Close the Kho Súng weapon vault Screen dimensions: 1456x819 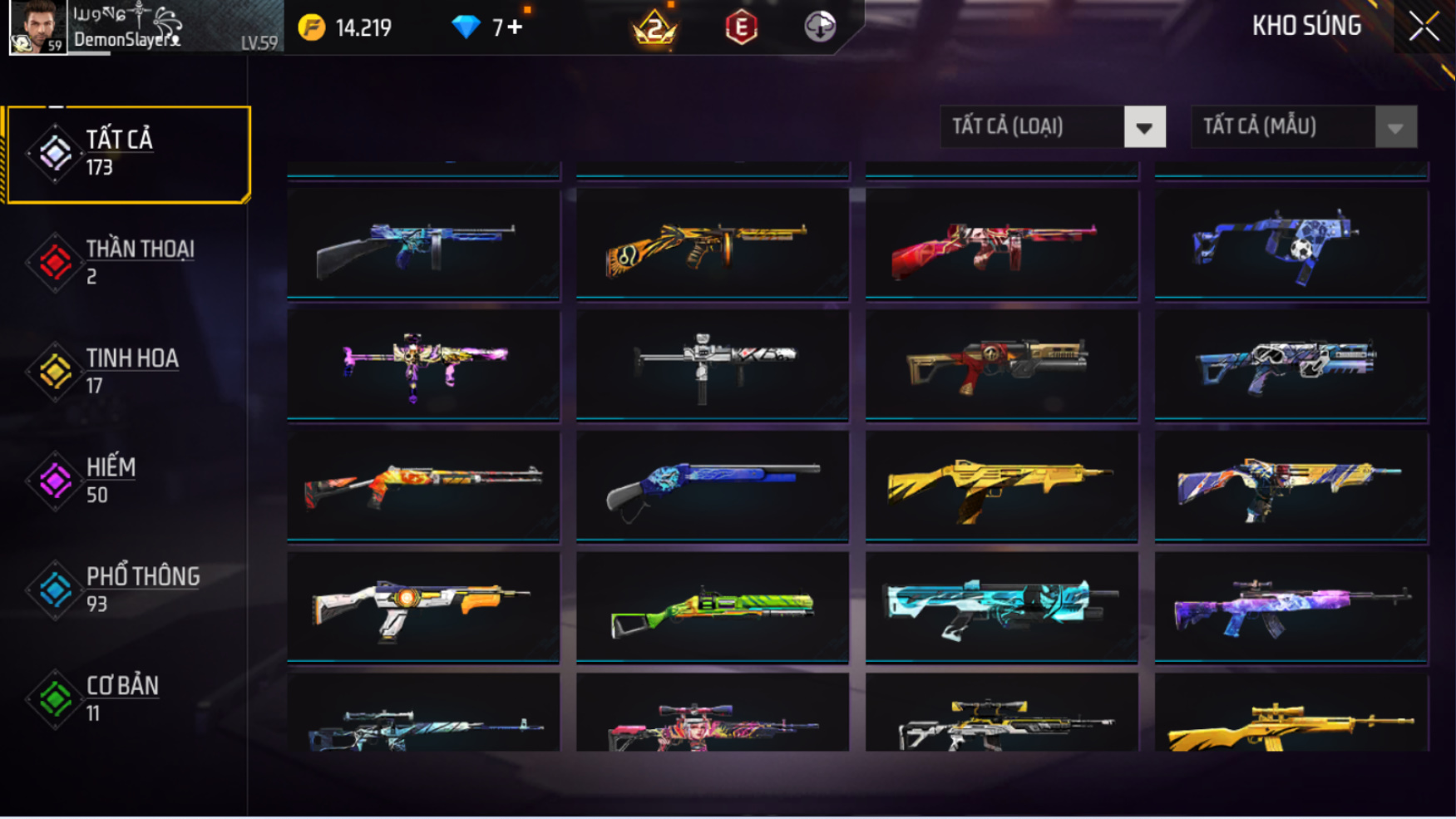click(1424, 27)
